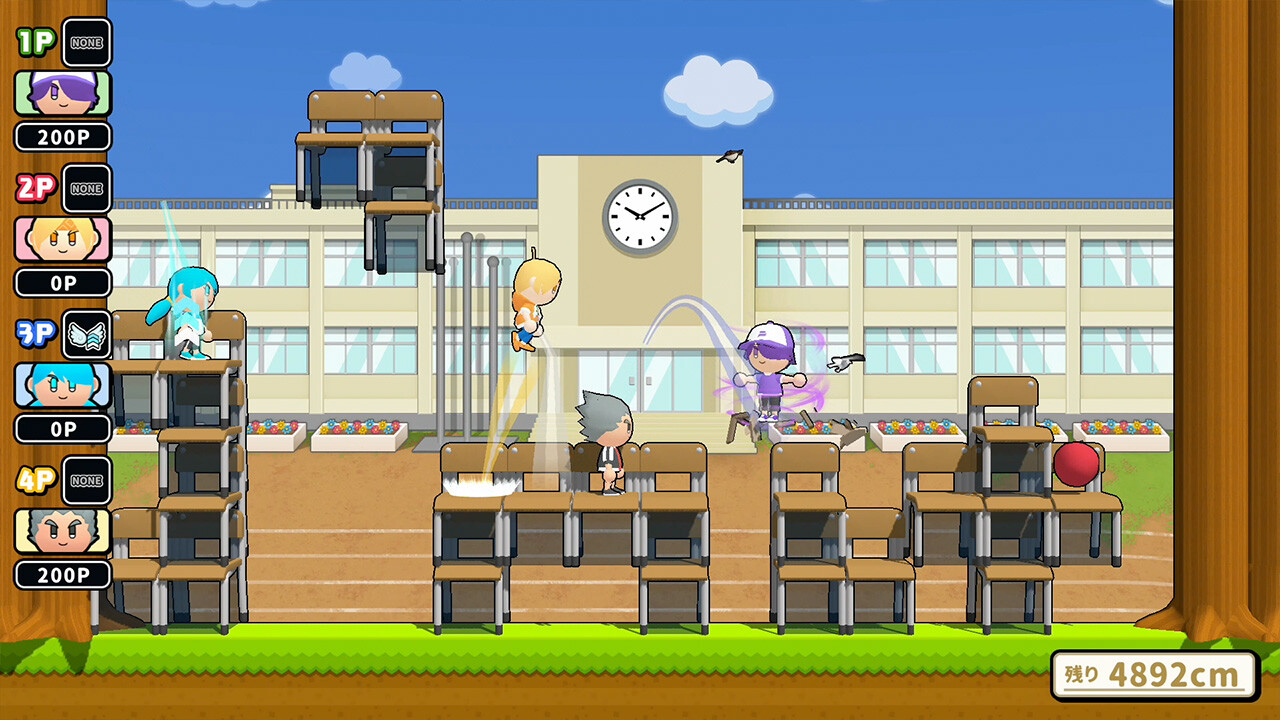The height and width of the screenshot is (720, 1280).
Task: Select 2P's blonde character portrait
Action: click(63, 237)
